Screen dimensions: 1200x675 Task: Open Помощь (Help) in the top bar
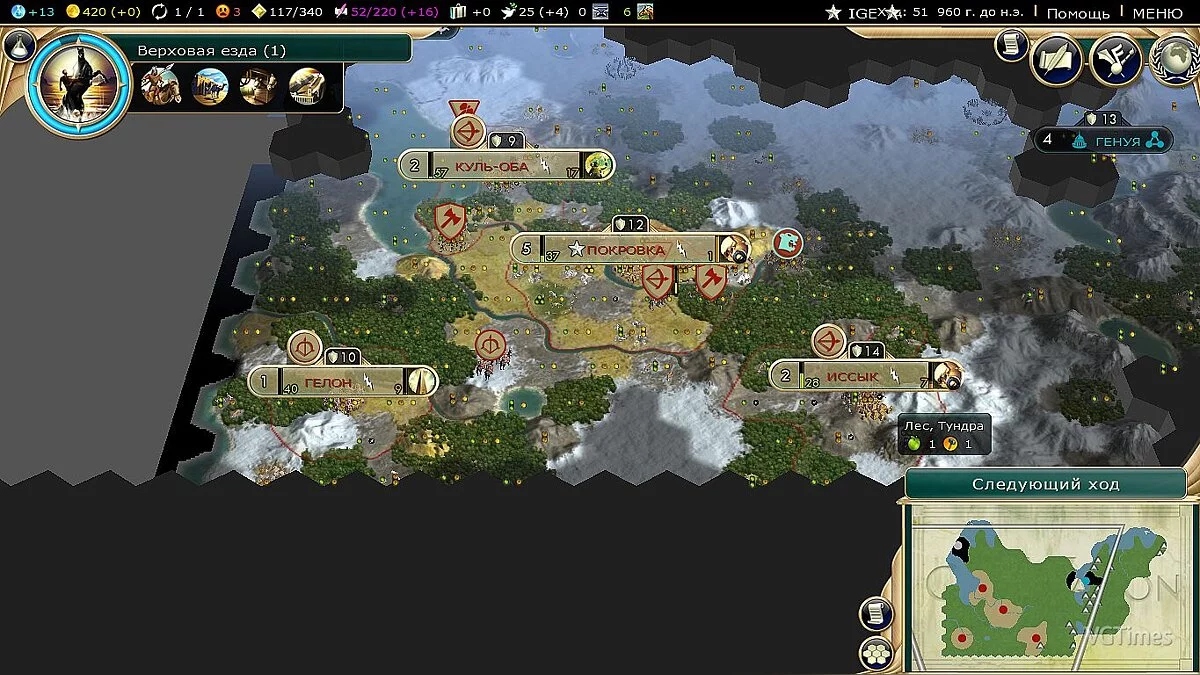(x=1078, y=12)
